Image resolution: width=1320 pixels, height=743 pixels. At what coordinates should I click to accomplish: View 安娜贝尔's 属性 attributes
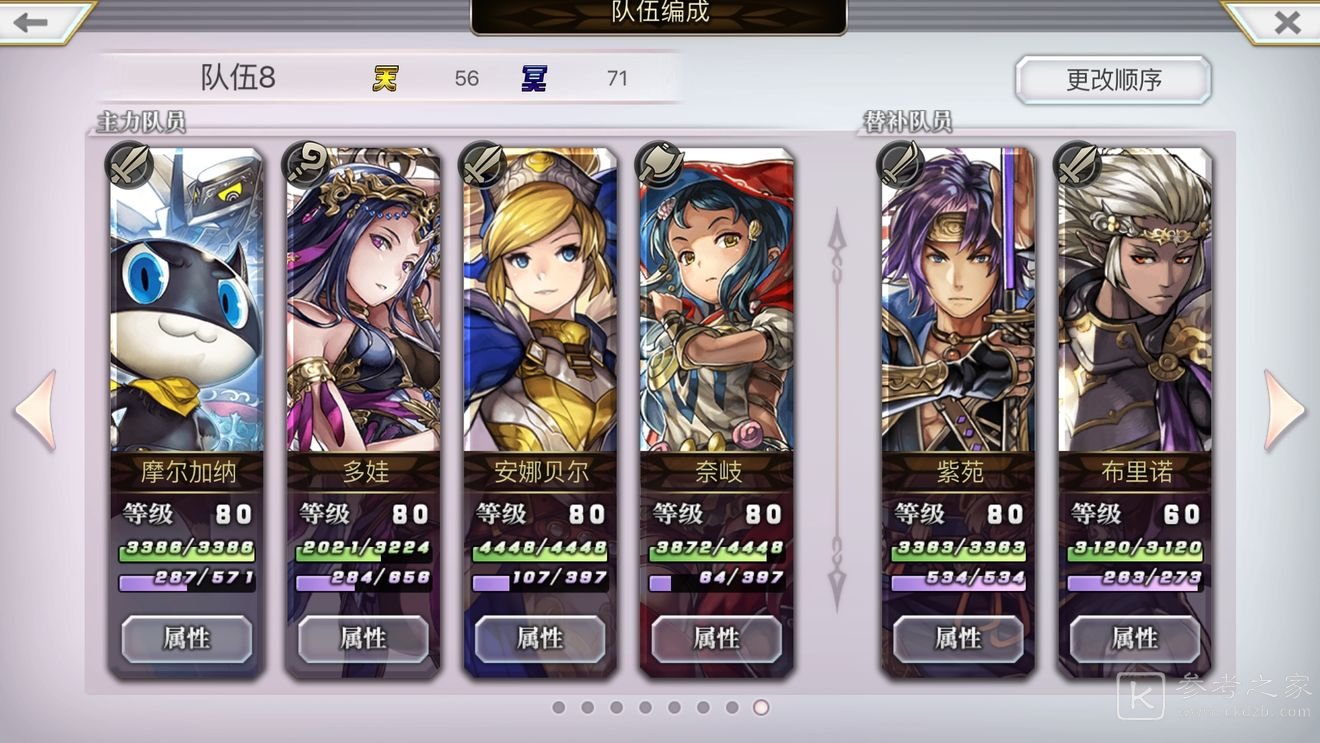(540, 638)
